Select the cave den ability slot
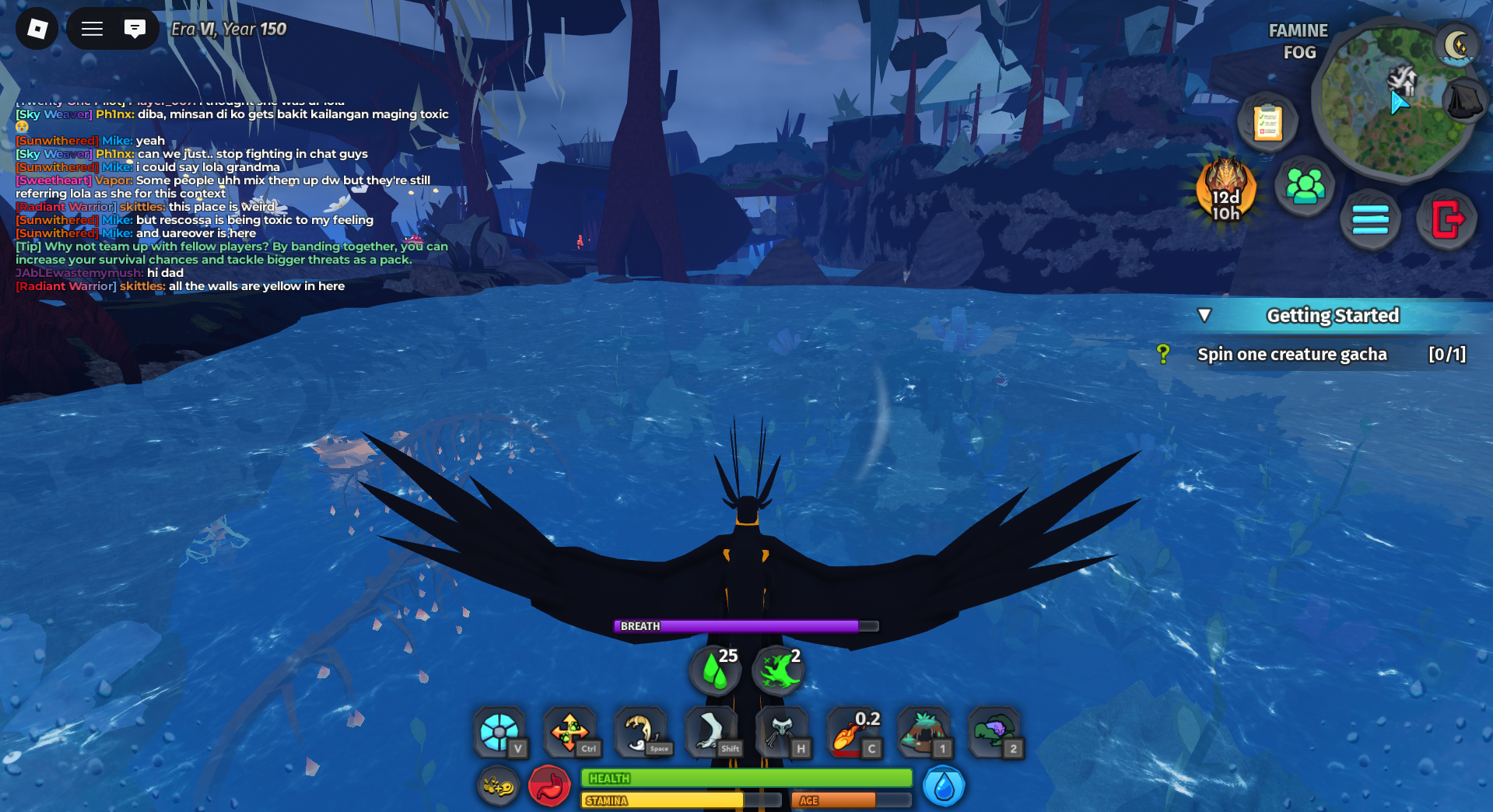The height and width of the screenshot is (812, 1493). click(923, 732)
